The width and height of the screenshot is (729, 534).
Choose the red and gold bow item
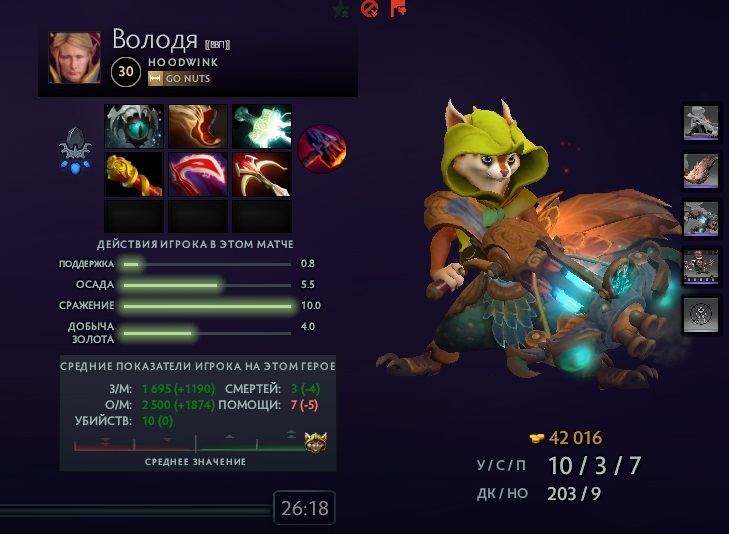tap(262, 174)
